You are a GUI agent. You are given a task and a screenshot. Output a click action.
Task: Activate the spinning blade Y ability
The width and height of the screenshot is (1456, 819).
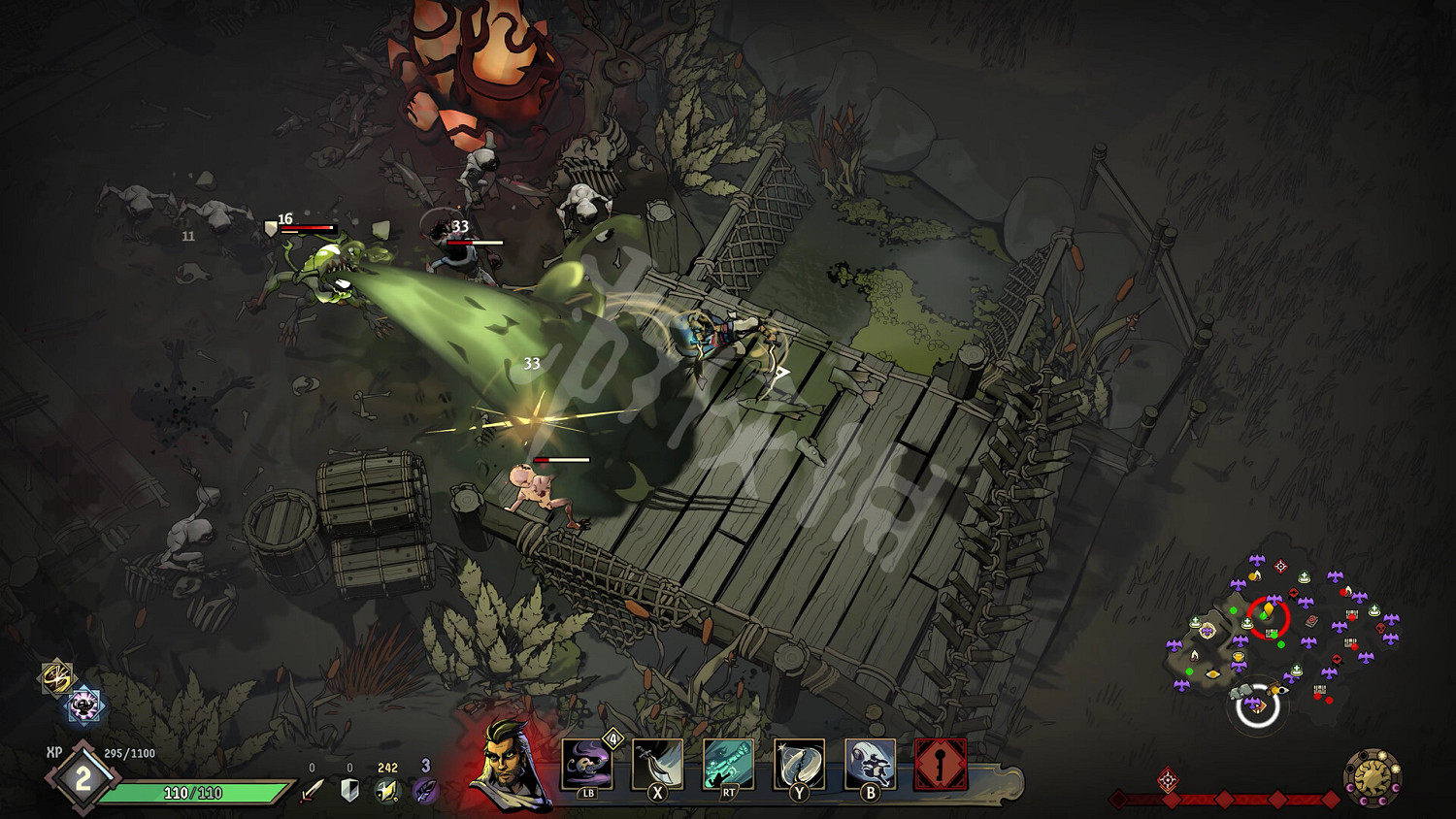point(799,765)
